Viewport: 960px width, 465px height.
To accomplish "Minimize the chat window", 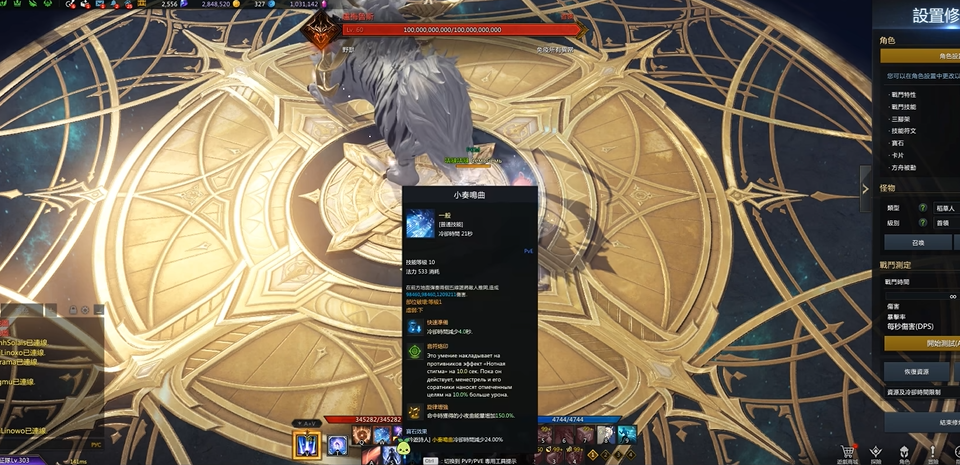I will 98,312.
